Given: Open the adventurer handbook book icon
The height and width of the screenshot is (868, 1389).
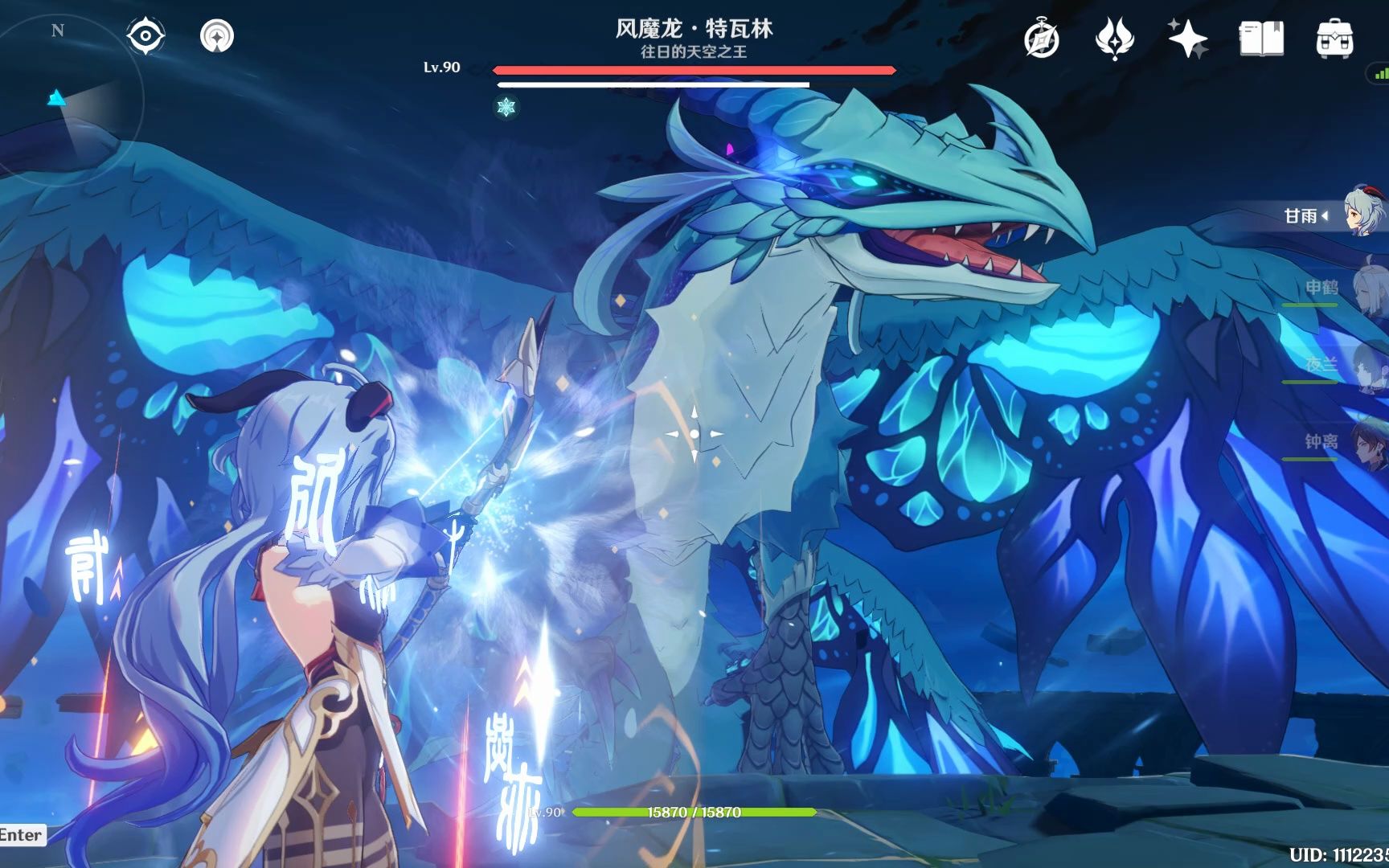Looking at the screenshot, I should point(1260,39).
